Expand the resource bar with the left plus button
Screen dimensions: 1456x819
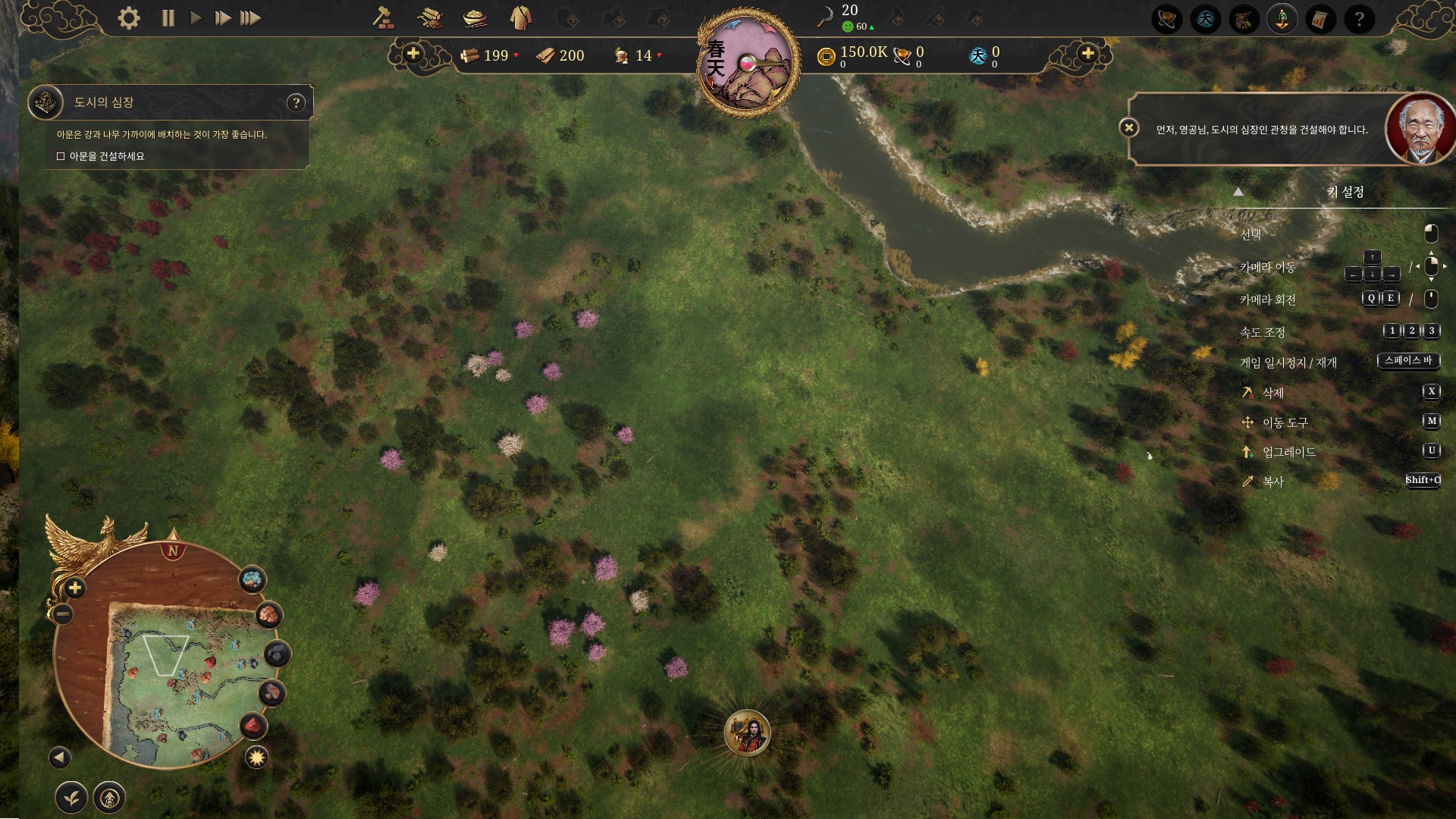coord(413,54)
